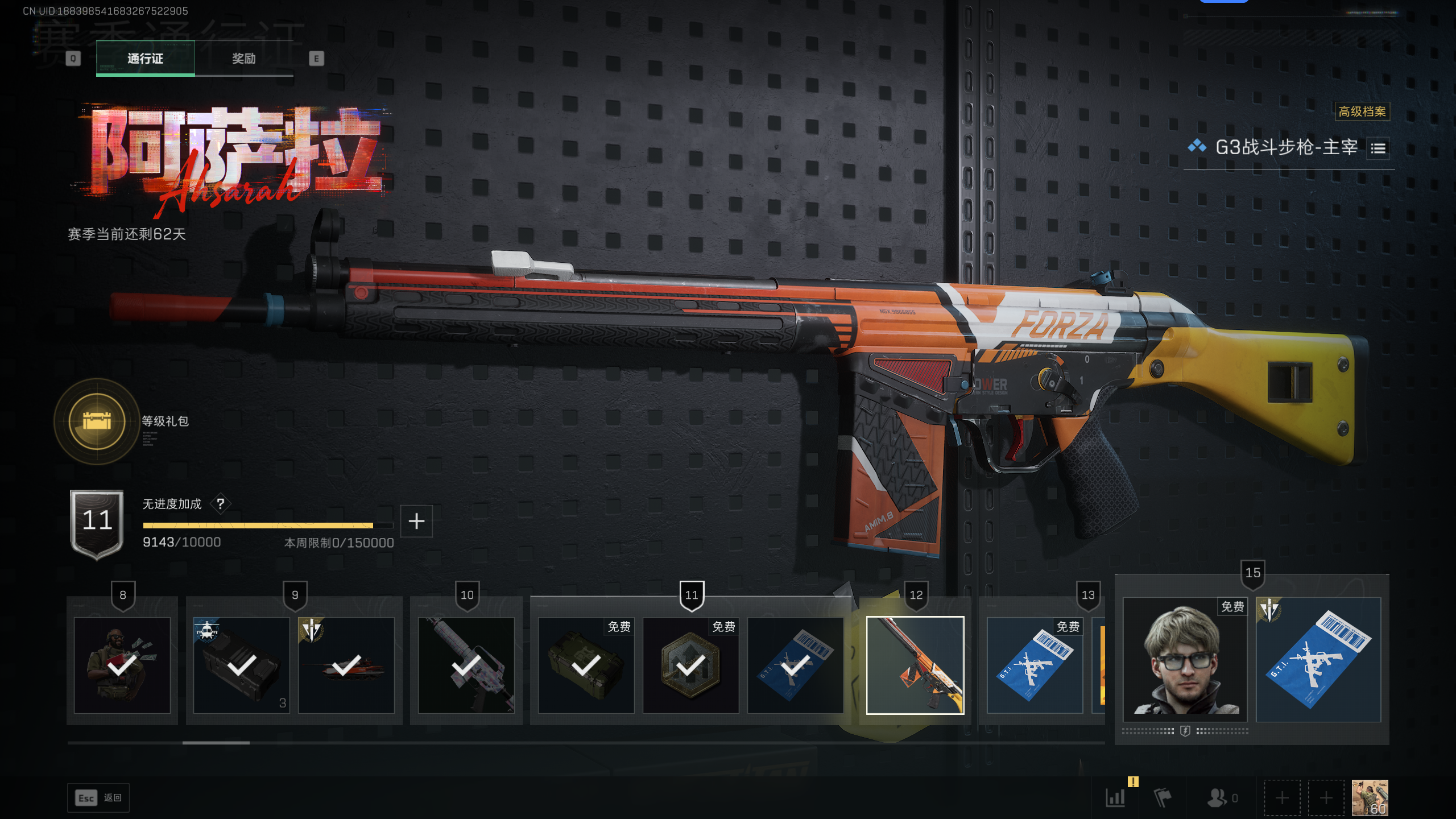
Task: Select the level 11 hexagon badge reward
Action: click(690, 665)
